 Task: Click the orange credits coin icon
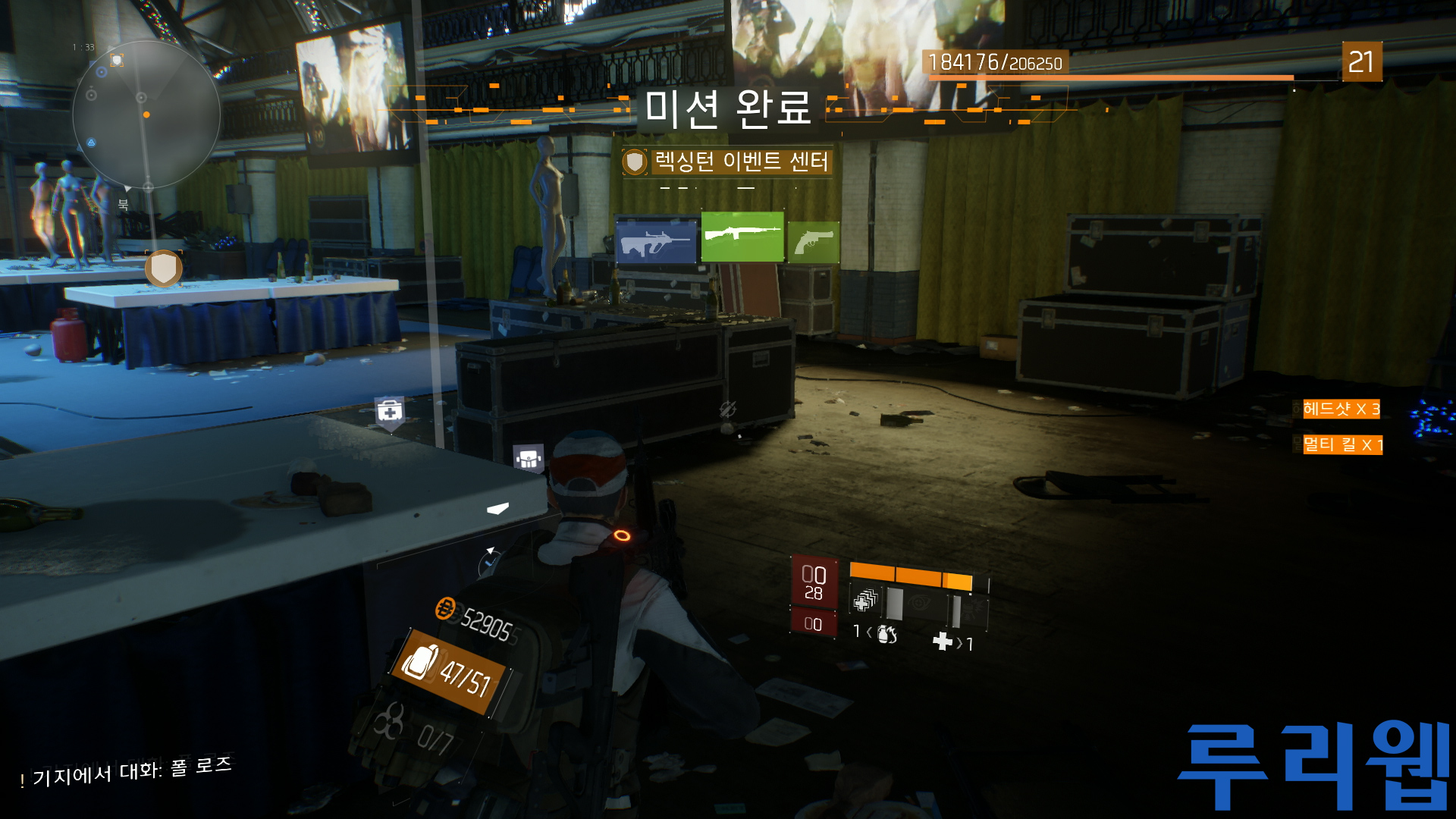445,607
